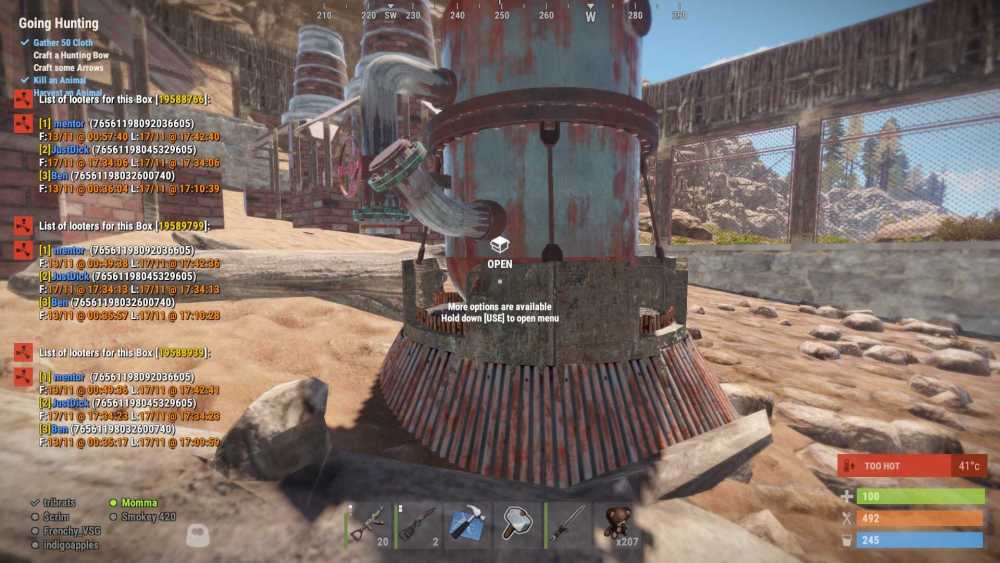Select the sword hotbar slot
Viewport: 1000px width, 563px height.
(566, 525)
